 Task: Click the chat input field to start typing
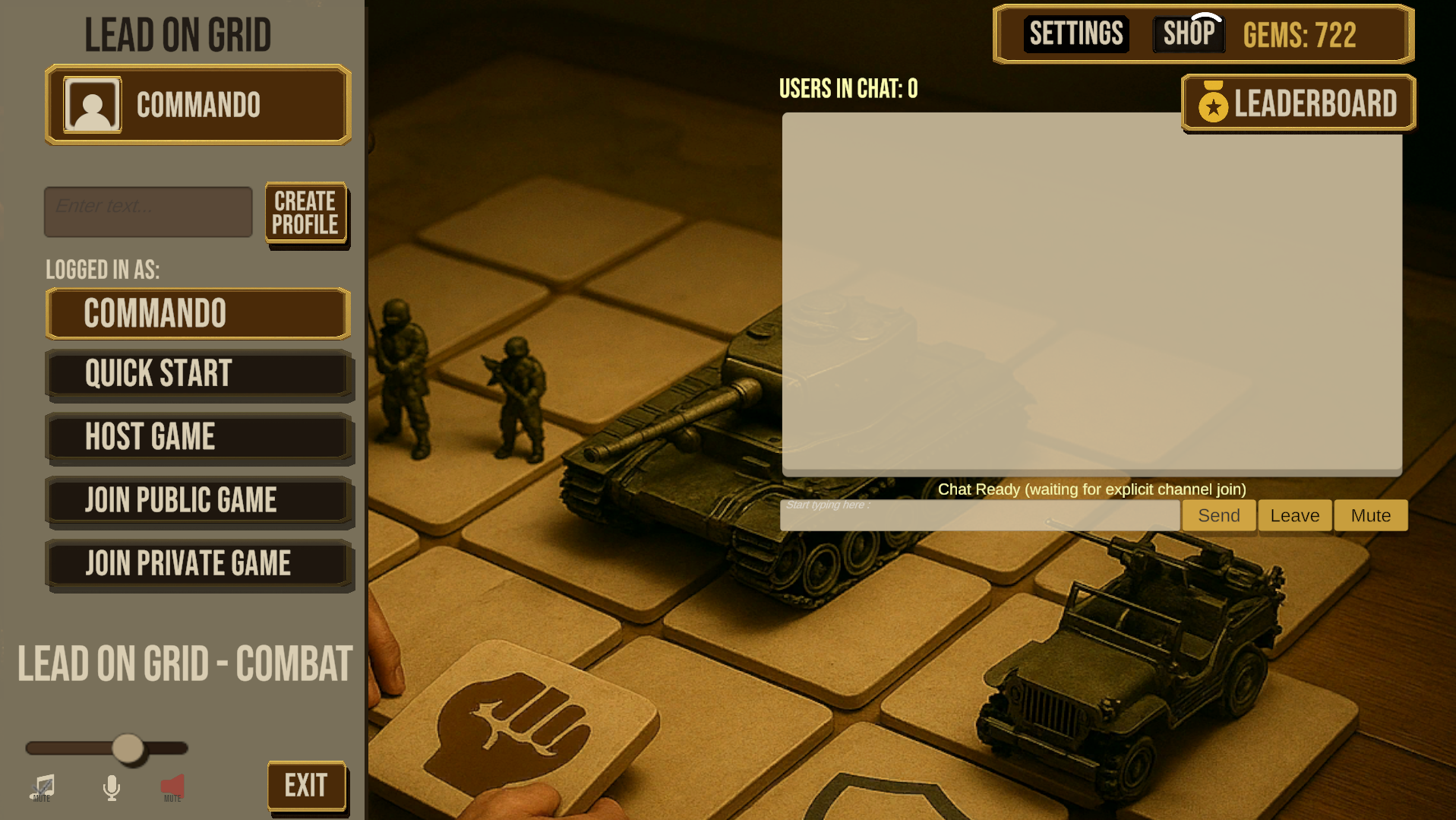(980, 515)
